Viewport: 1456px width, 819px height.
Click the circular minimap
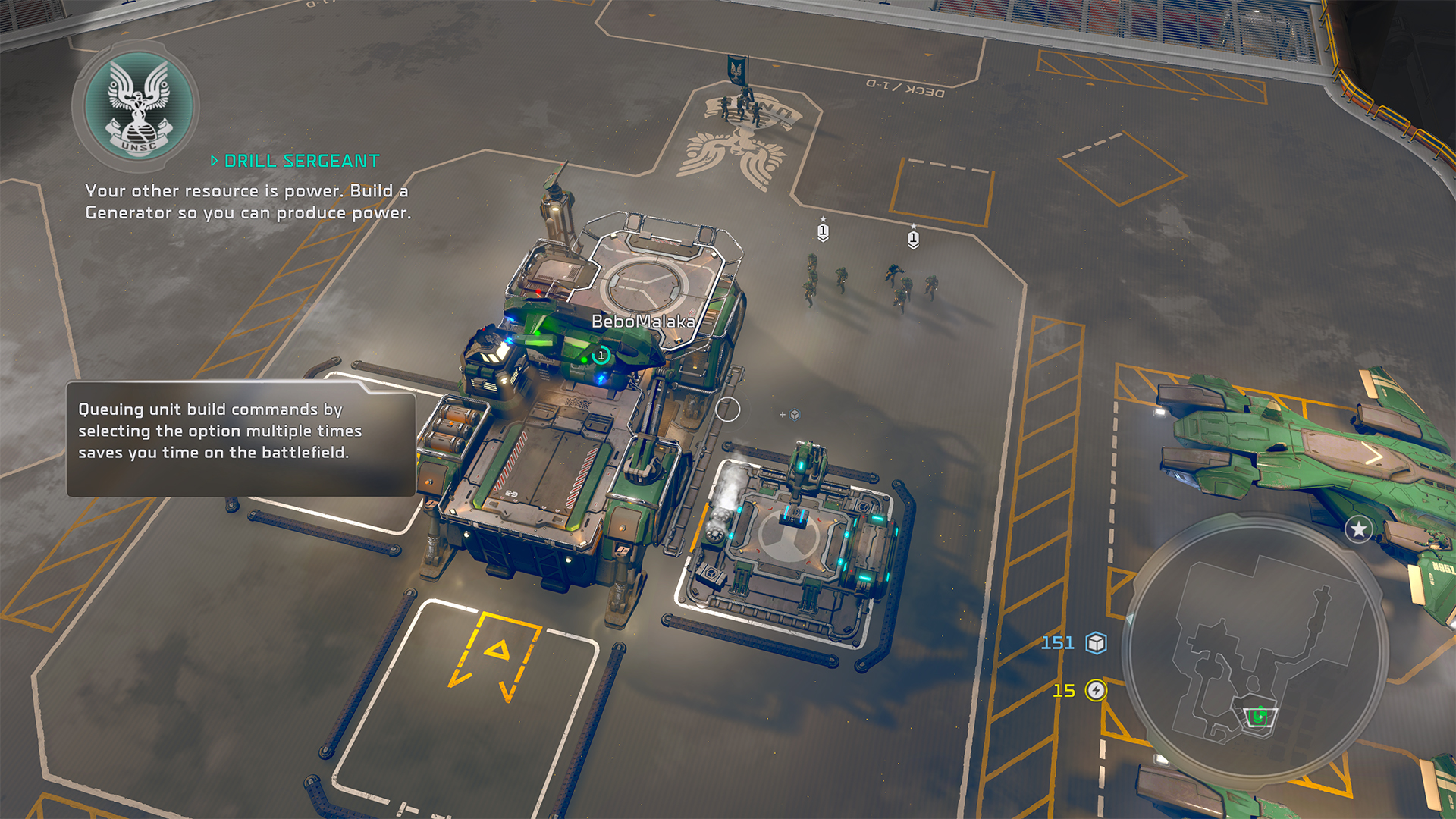pyautogui.click(x=1255, y=648)
